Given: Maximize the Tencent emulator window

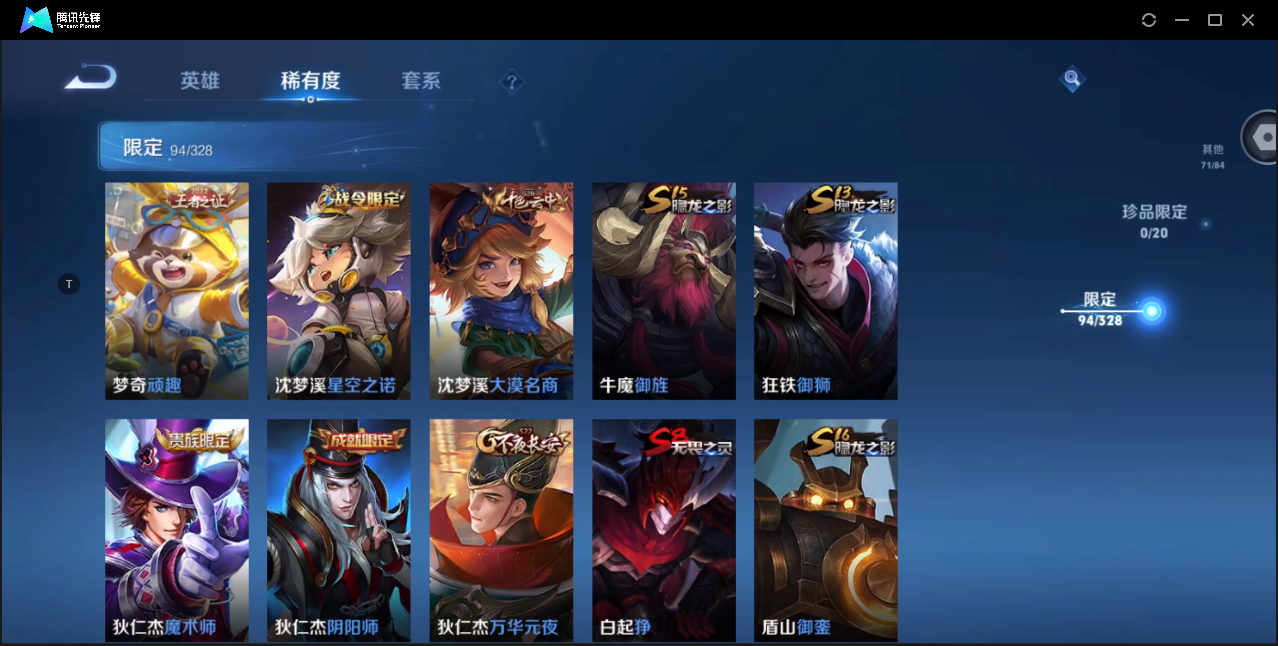Looking at the screenshot, I should [1215, 20].
